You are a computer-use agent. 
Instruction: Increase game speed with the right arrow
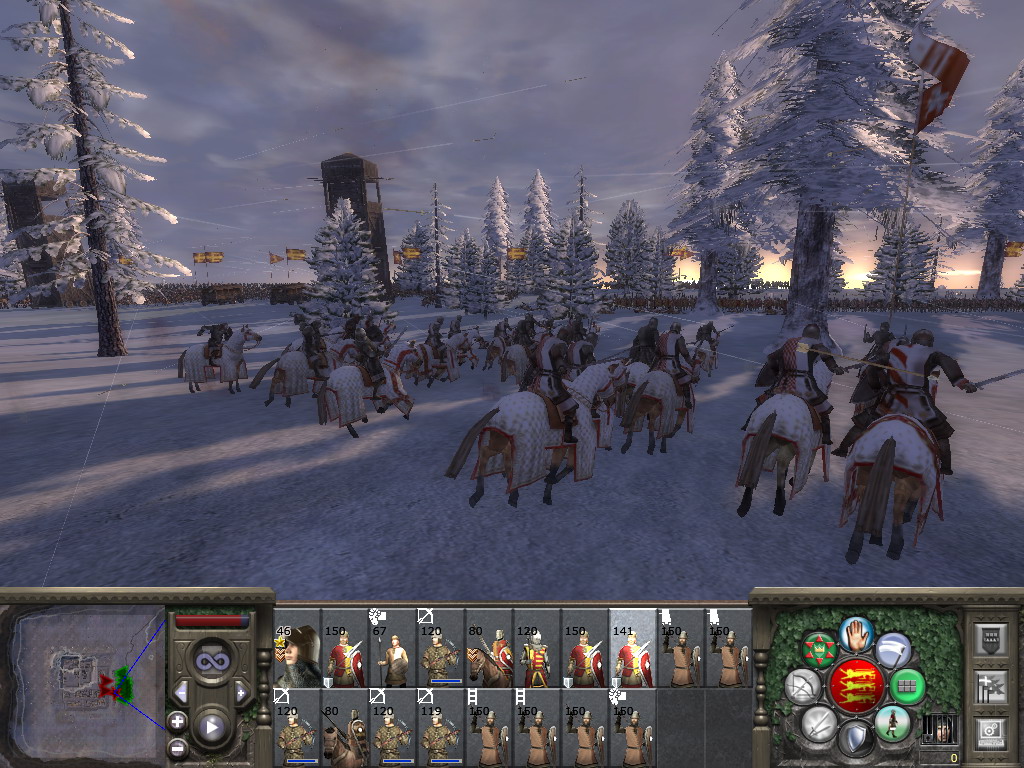pos(241,692)
